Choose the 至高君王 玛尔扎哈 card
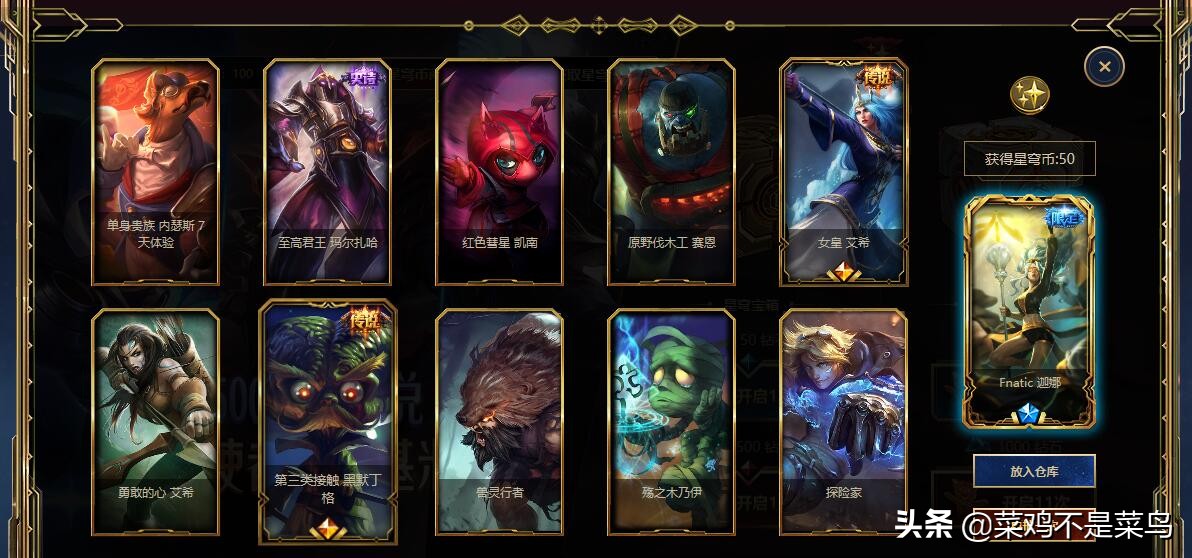Viewport: 1192px width, 558px height. pos(327,171)
